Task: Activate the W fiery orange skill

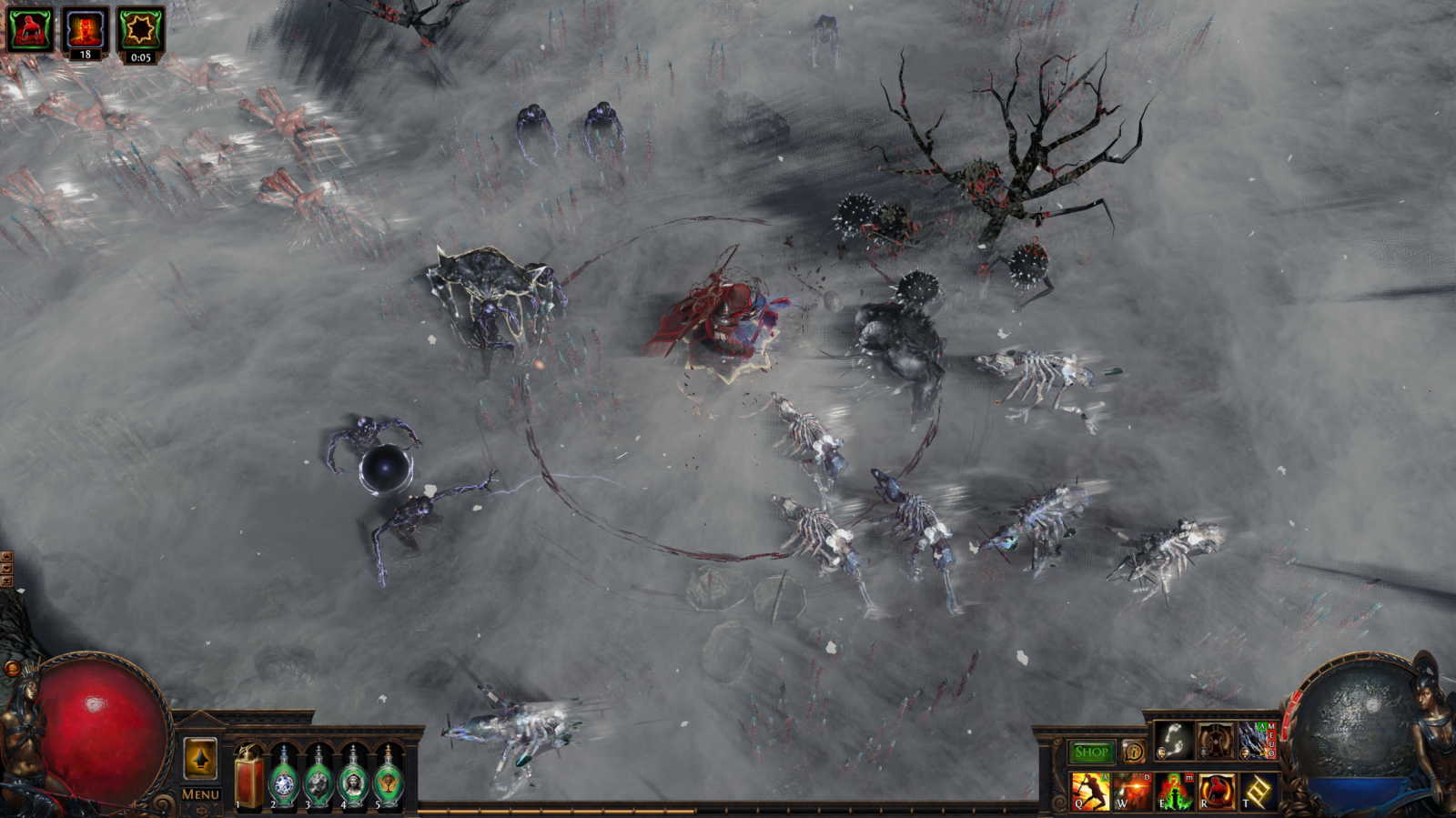Action: (1132, 791)
